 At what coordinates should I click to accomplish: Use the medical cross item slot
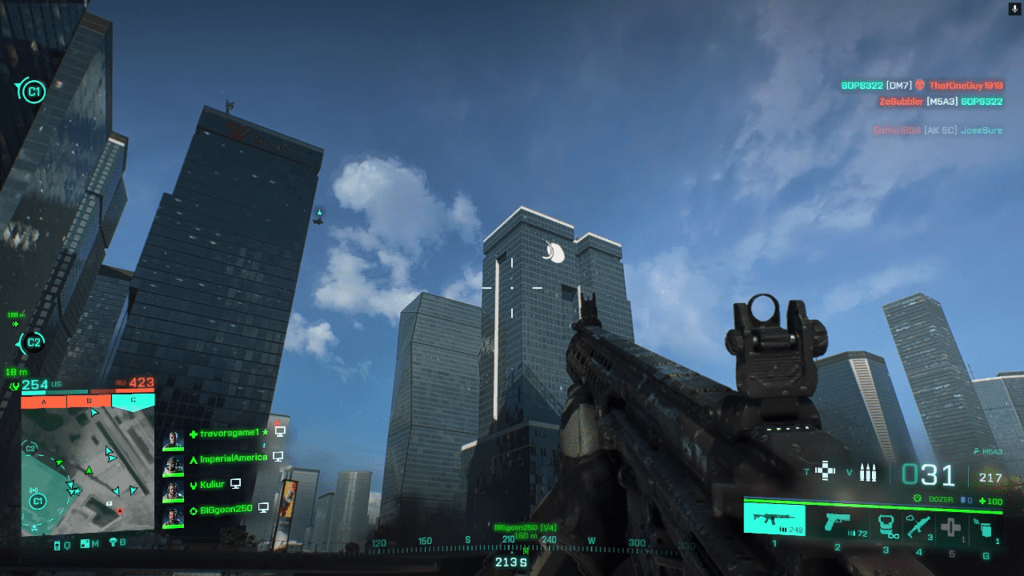coord(950,525)
